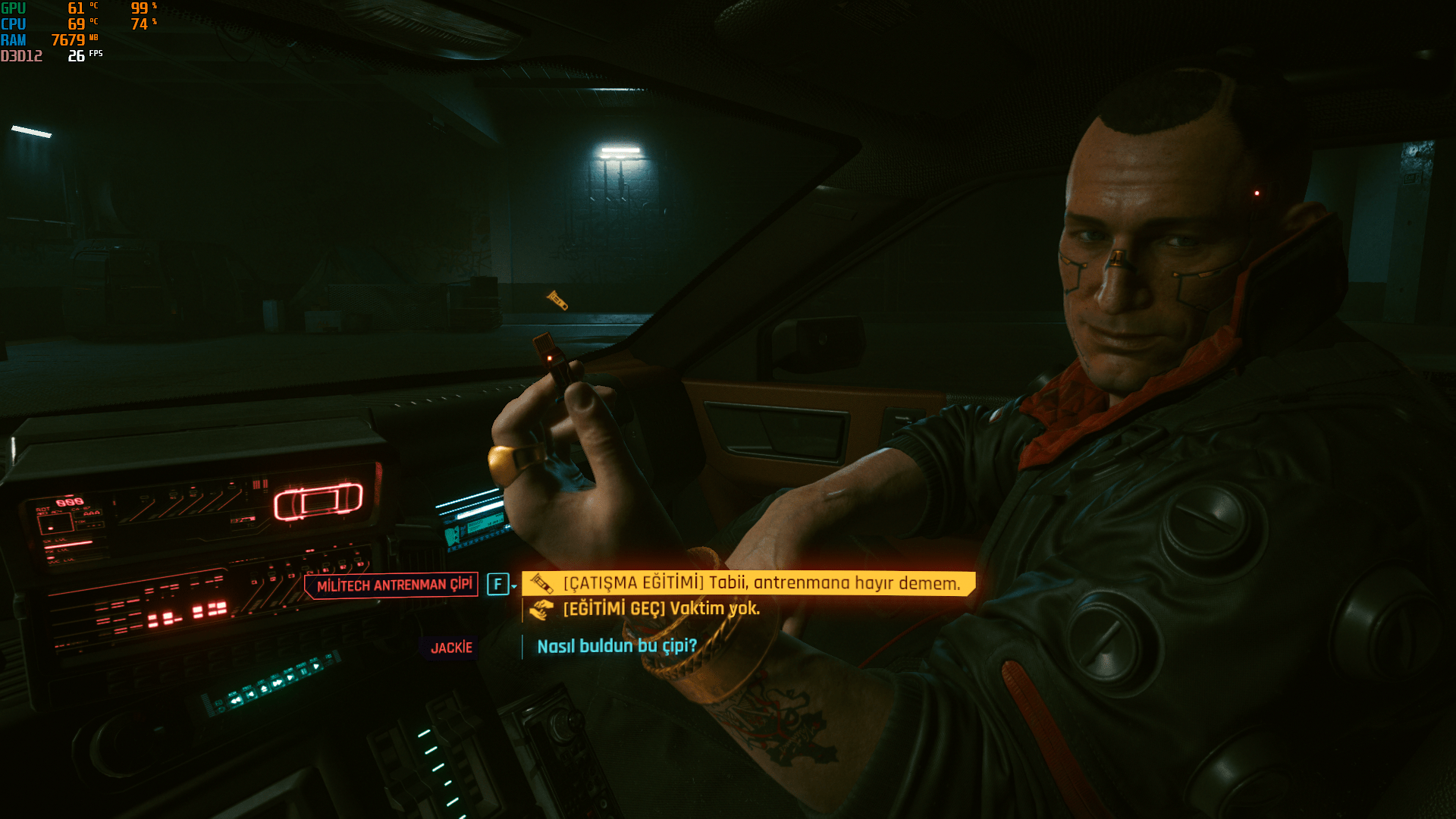Ask "Nasıl buldun bu çipi?"

(x=617, y=646)
